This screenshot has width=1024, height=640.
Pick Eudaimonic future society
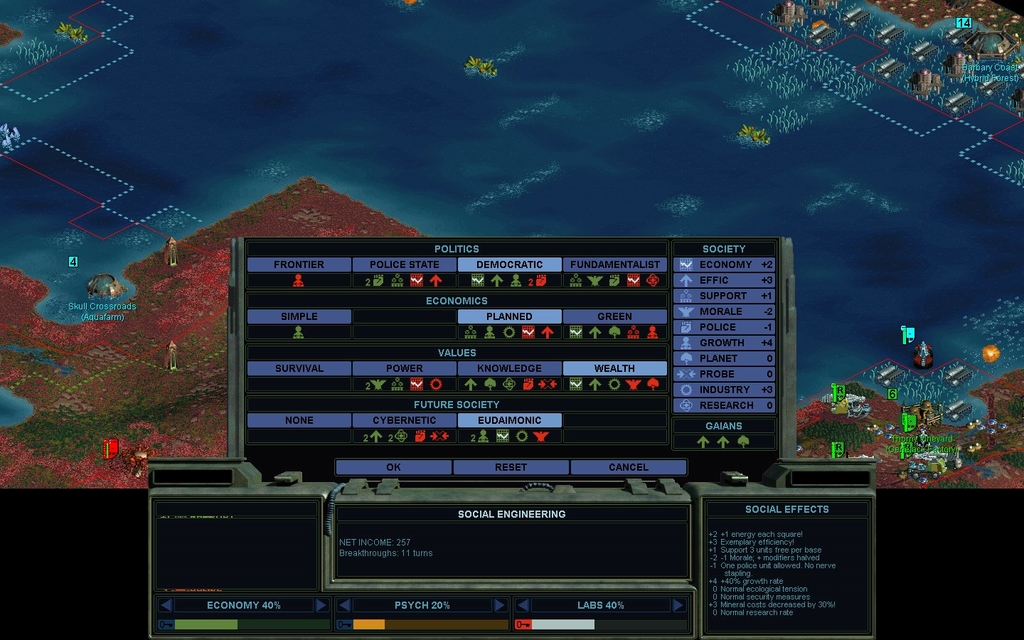click(x=509, y=421)
